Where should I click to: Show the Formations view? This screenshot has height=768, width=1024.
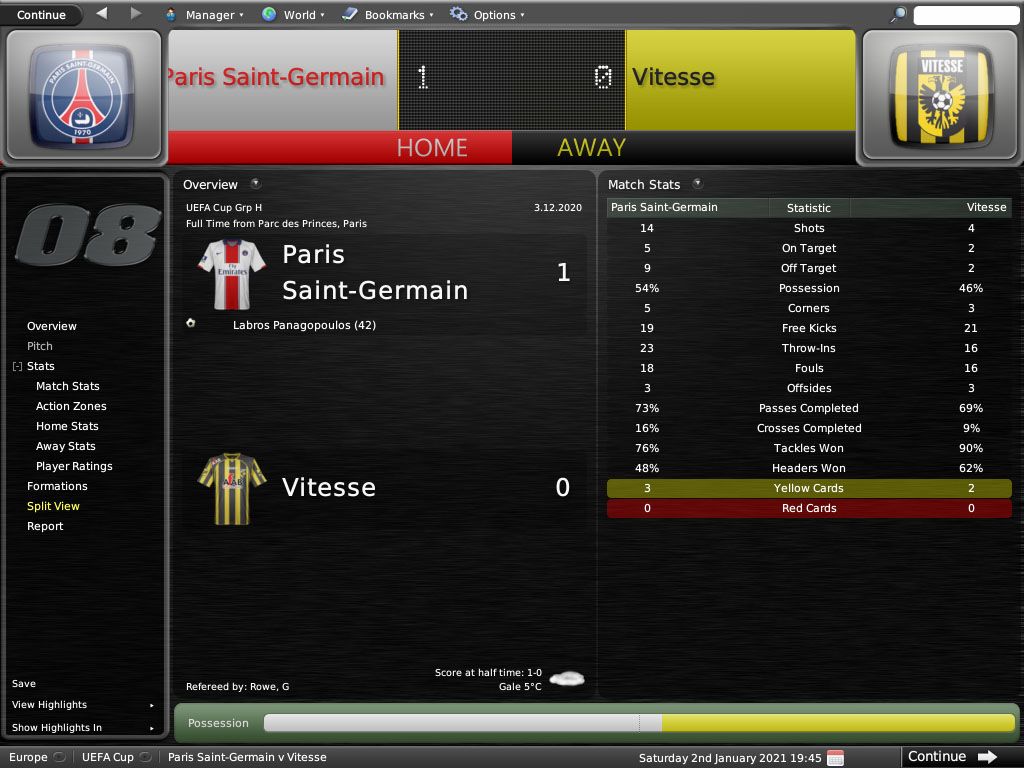pos(57,486)
